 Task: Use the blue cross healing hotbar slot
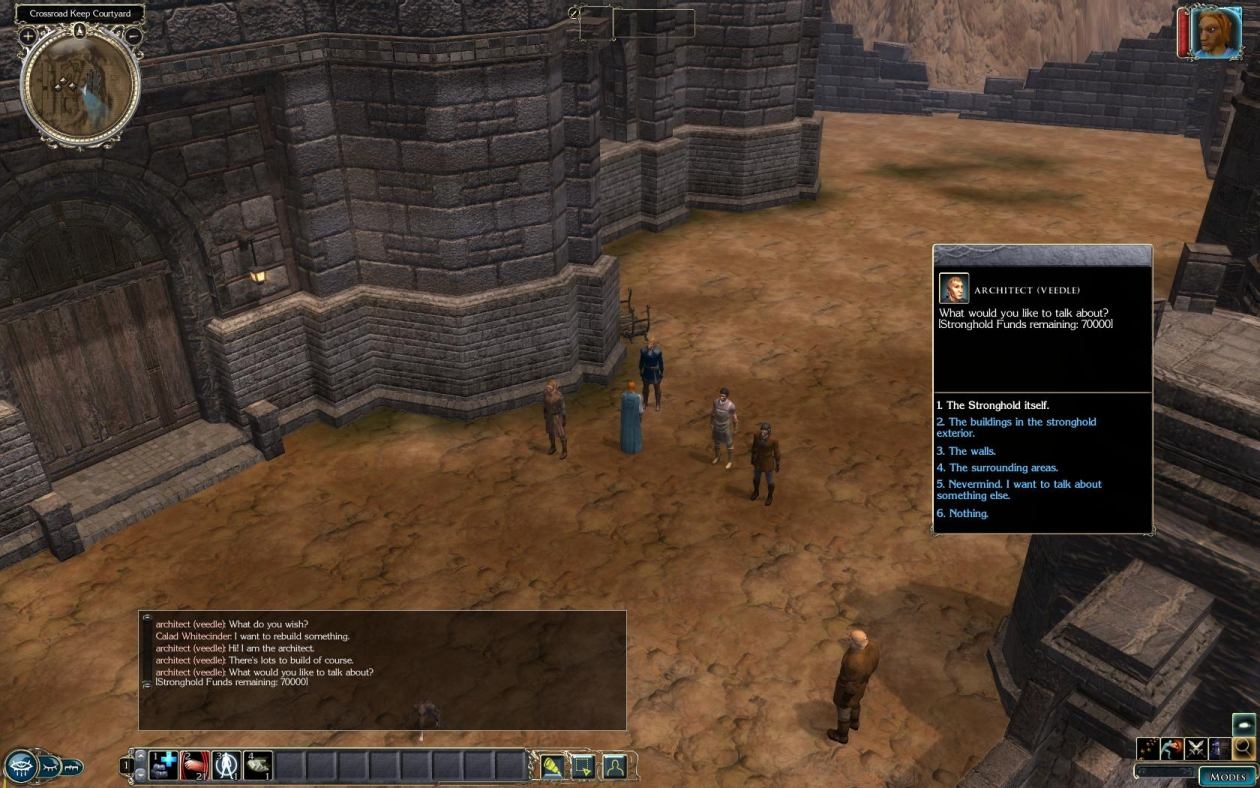point(164,766)
